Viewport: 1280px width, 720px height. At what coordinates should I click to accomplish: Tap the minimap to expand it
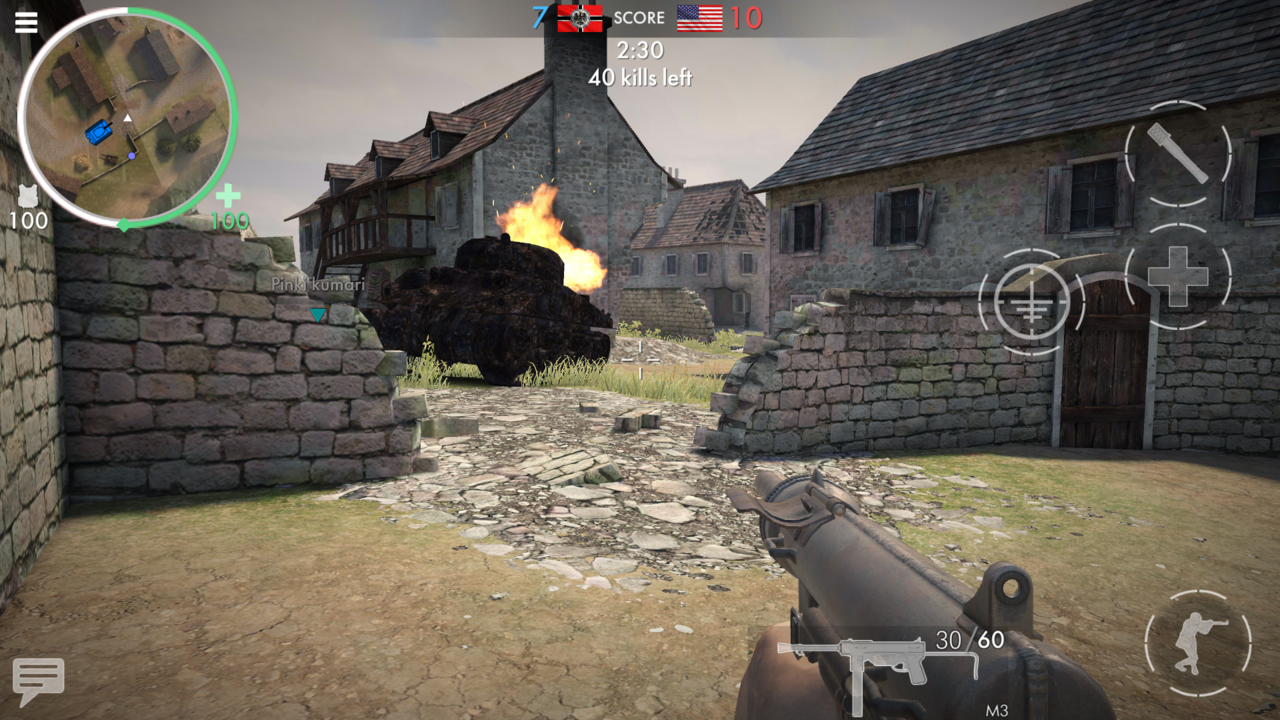click(x=130, y=120)
